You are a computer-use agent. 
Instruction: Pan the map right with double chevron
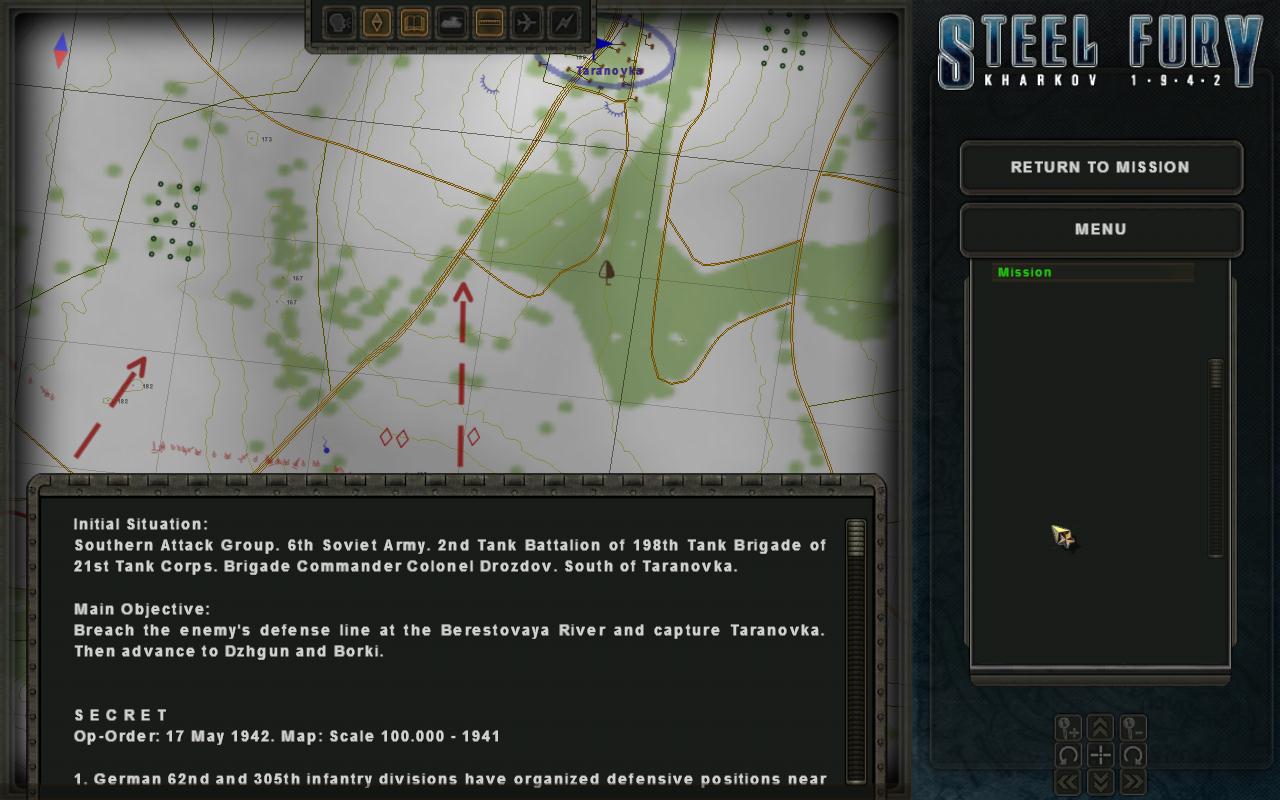pyautogui.click(x=1132, y=781)
